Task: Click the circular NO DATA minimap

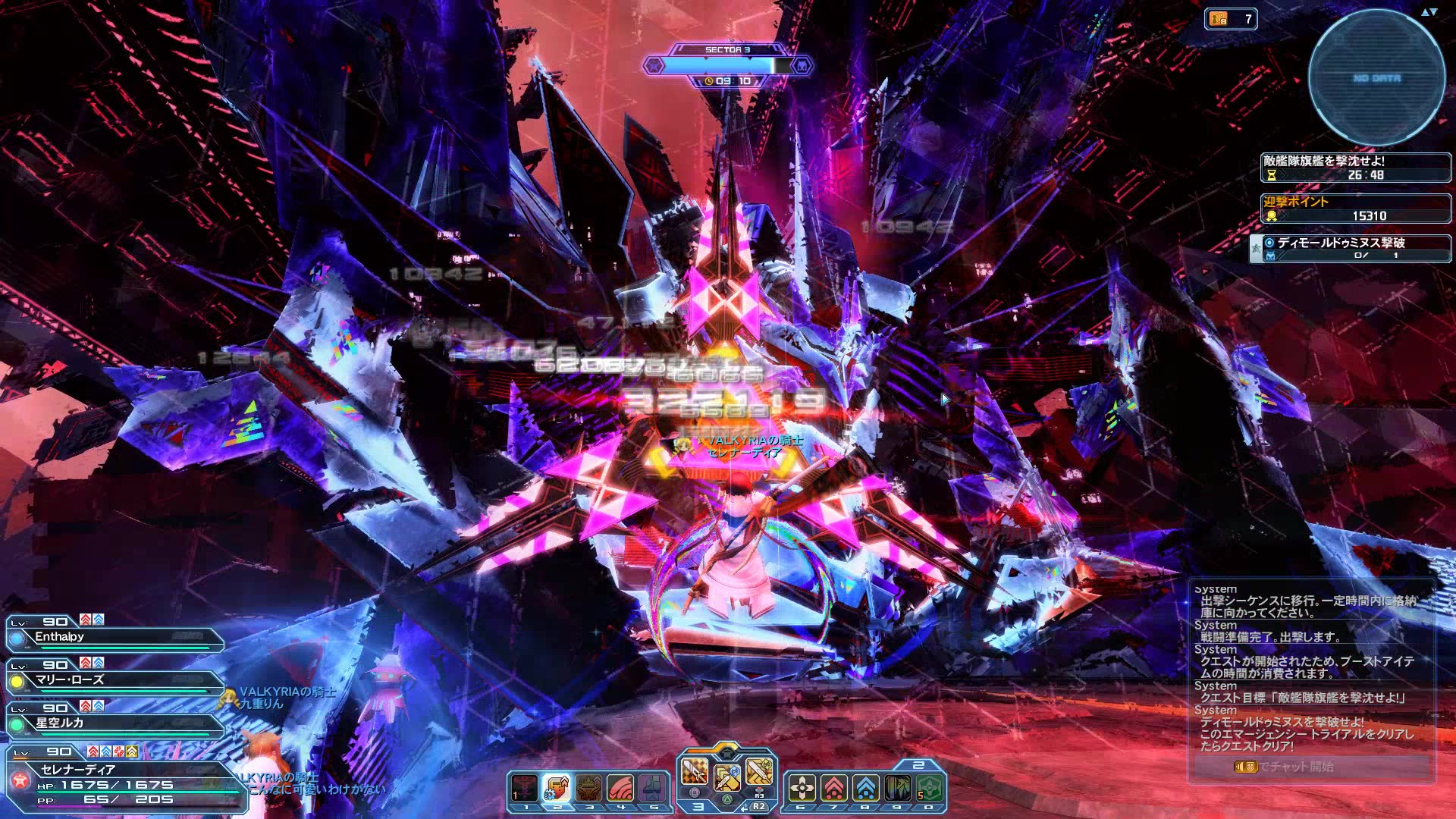Action: (x=1376, y=78)
